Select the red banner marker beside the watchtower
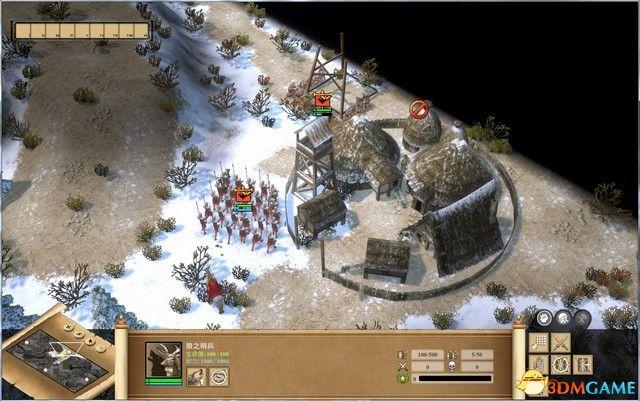The image size is (640, 401). [x=322, y=100]
